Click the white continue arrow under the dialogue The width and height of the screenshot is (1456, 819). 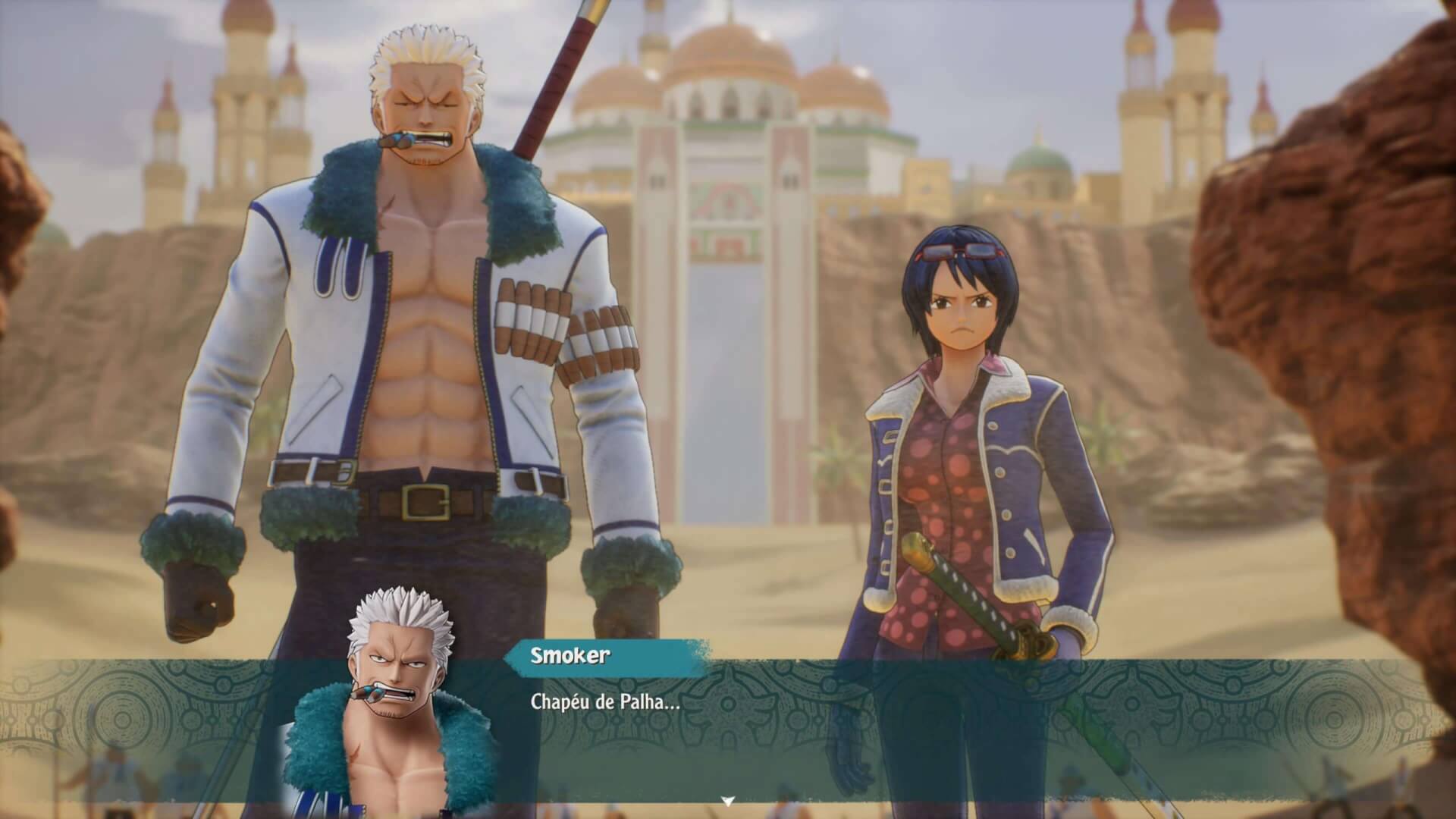click(728, 801)
